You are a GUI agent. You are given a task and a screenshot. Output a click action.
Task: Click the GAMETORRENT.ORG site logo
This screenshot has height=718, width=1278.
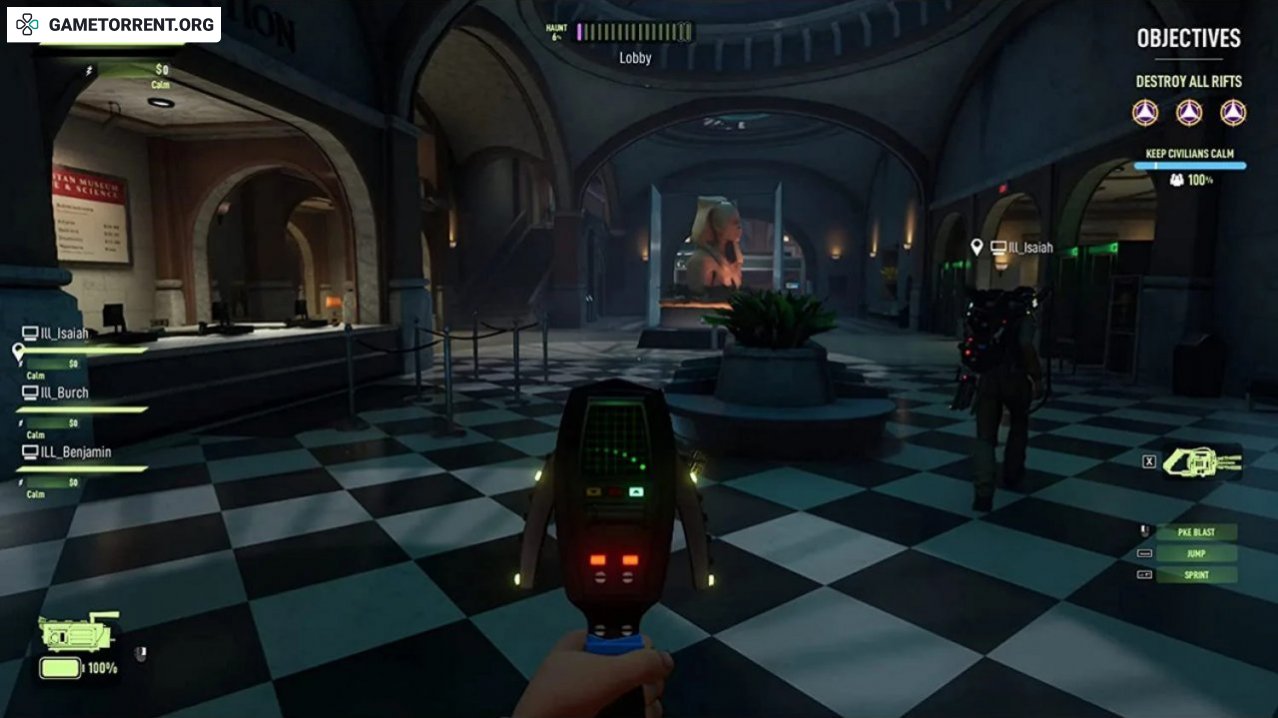tap(114, 24)
